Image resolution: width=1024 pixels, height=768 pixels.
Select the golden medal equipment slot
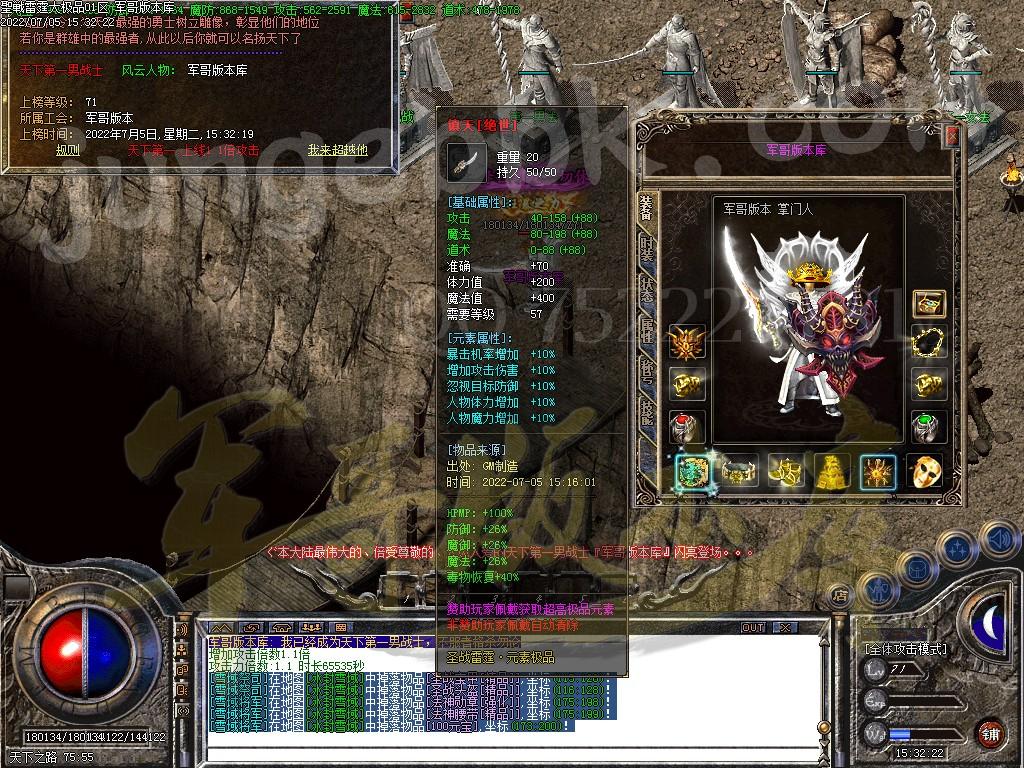(688, 342)
